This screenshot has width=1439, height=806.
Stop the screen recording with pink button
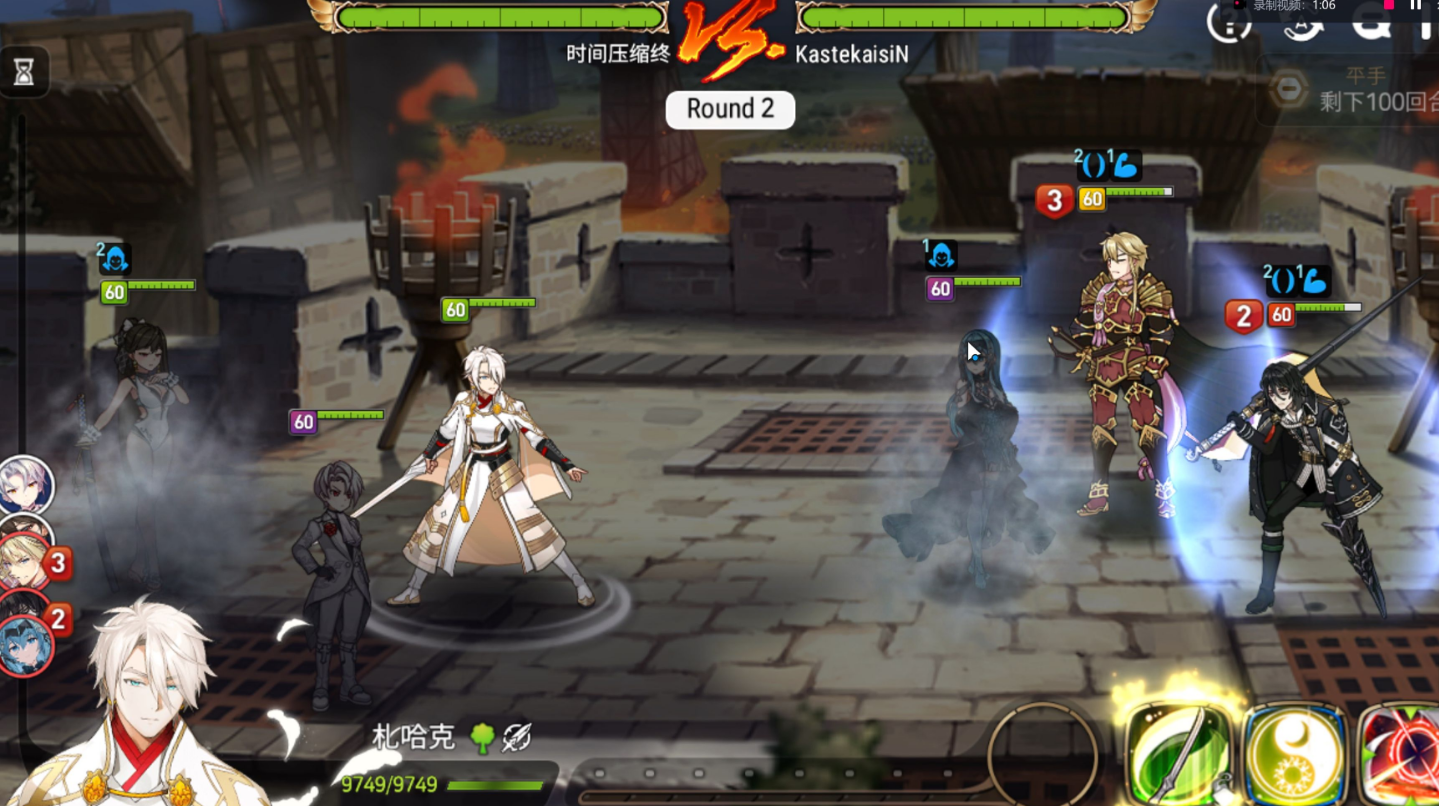1389,5
